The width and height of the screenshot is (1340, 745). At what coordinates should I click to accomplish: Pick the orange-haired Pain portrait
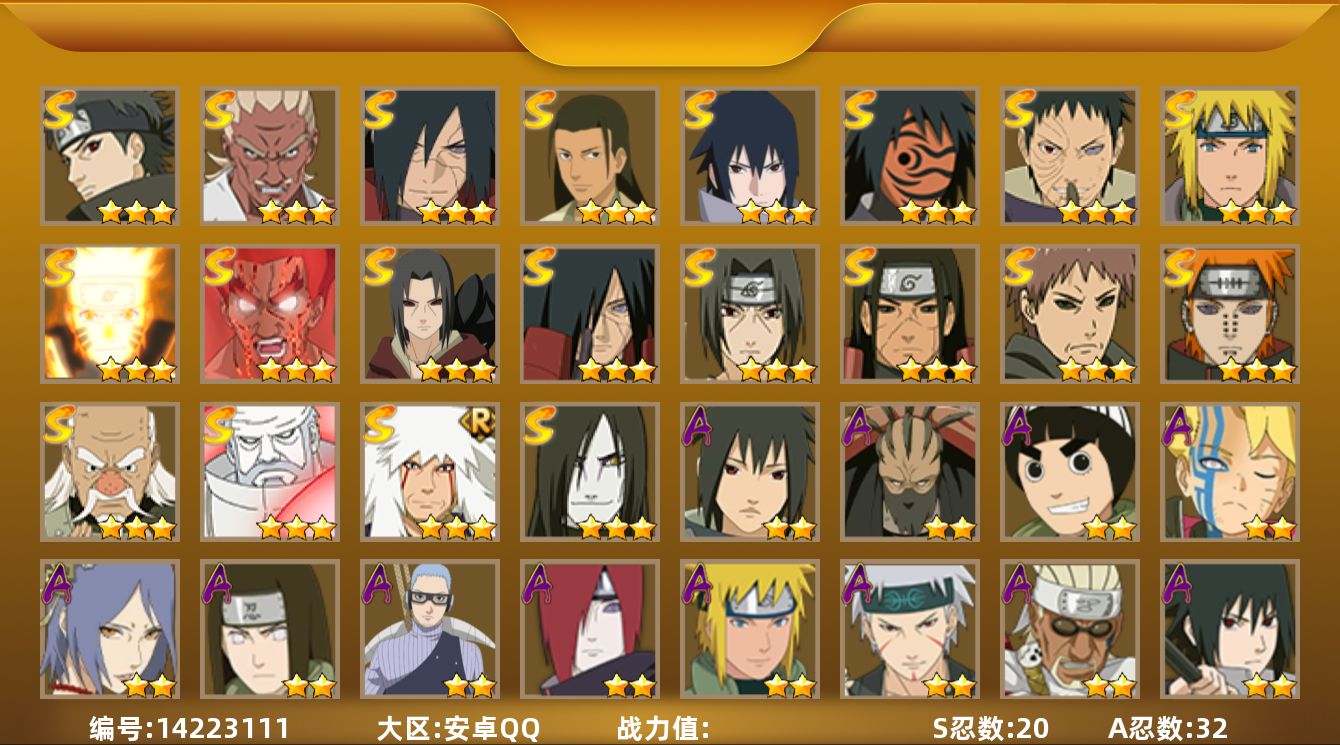[x=1229, y=314]
